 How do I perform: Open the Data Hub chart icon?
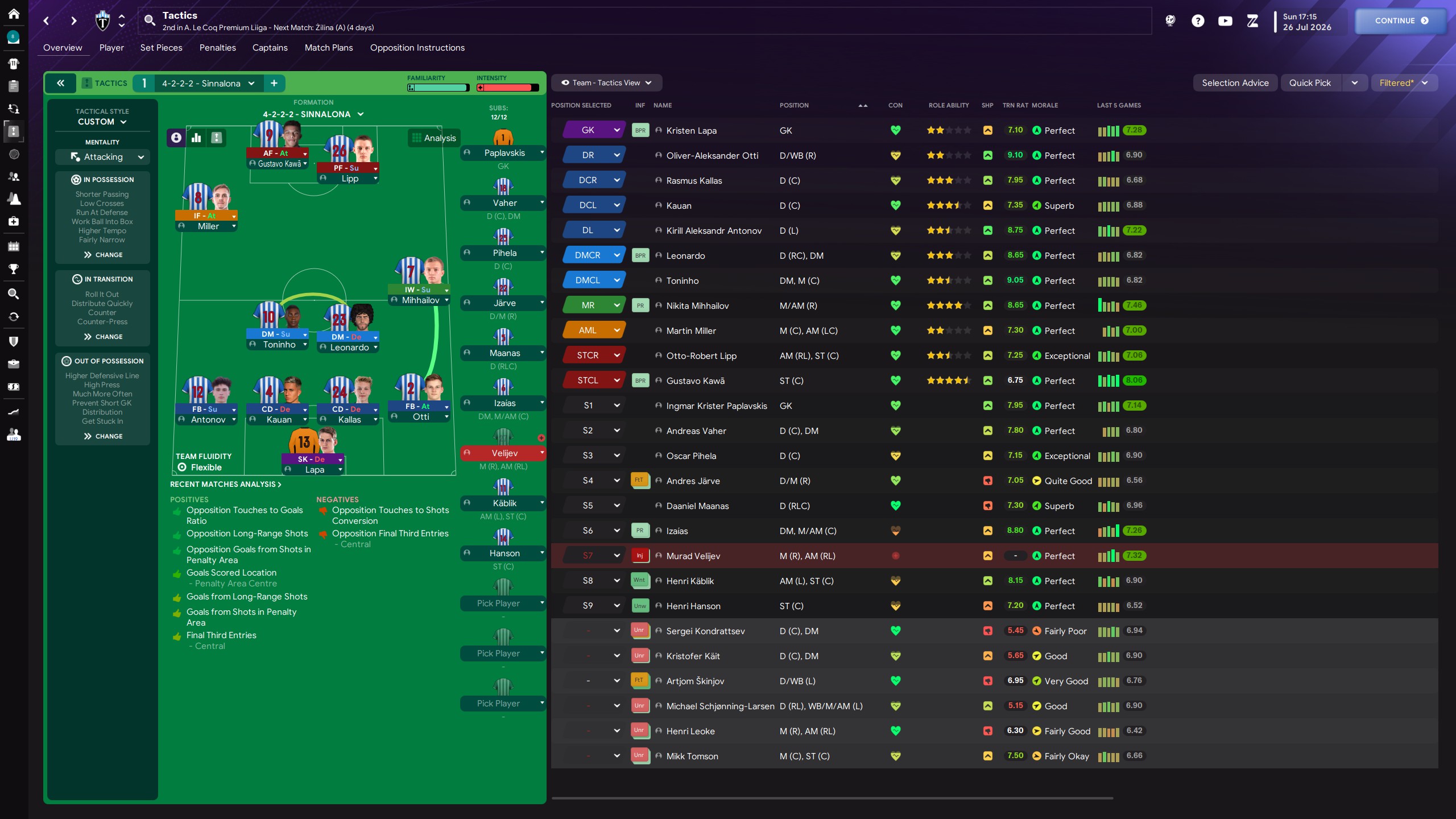14,411
